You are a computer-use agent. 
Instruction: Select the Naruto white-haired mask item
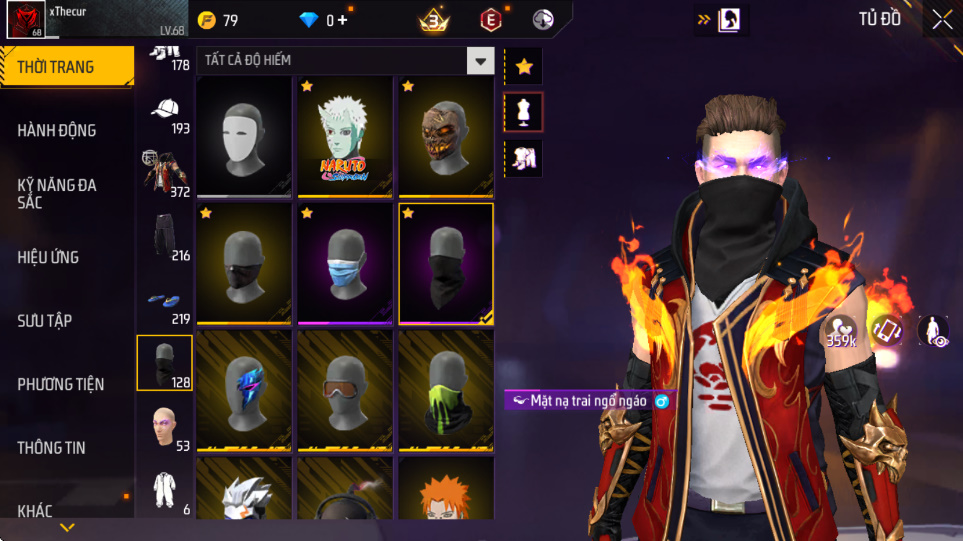click(x=345, y=137)
